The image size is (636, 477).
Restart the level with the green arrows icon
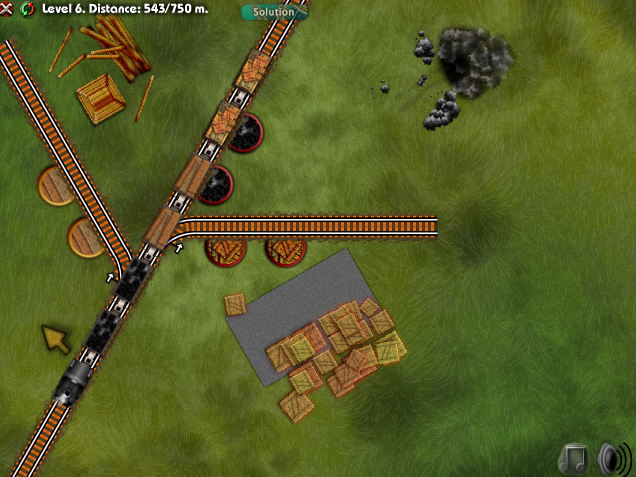click(x=24, y=9)
